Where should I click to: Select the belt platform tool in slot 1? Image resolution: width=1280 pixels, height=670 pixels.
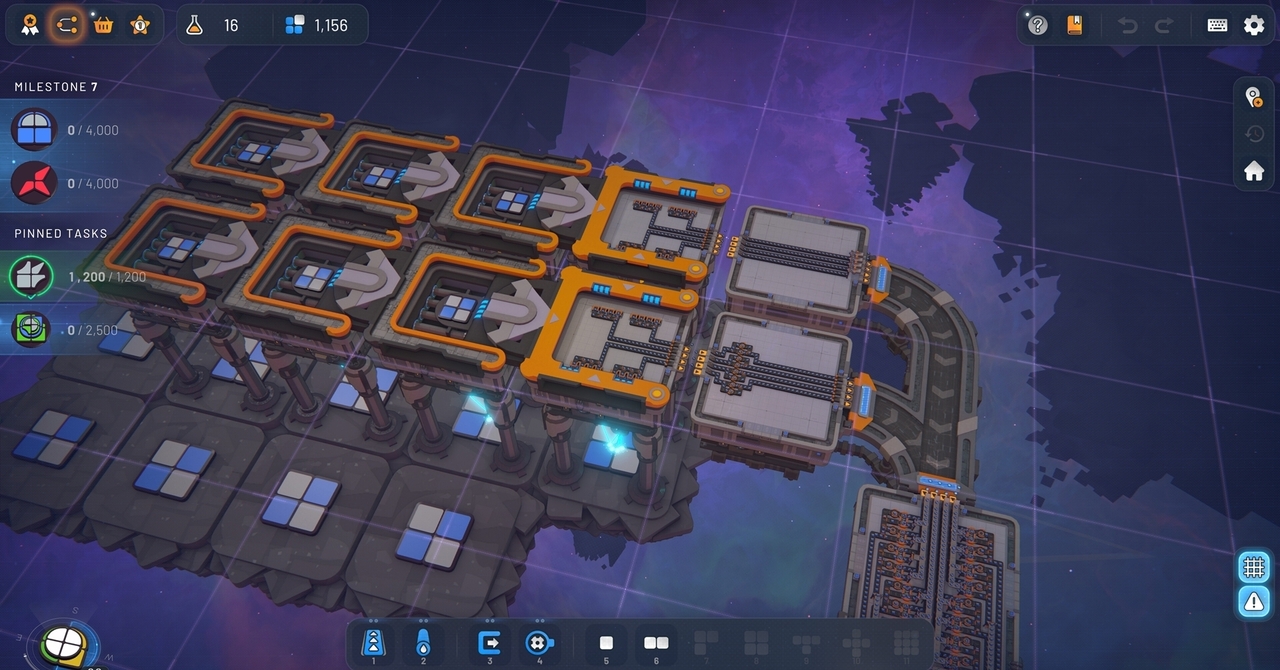[373, 643]
